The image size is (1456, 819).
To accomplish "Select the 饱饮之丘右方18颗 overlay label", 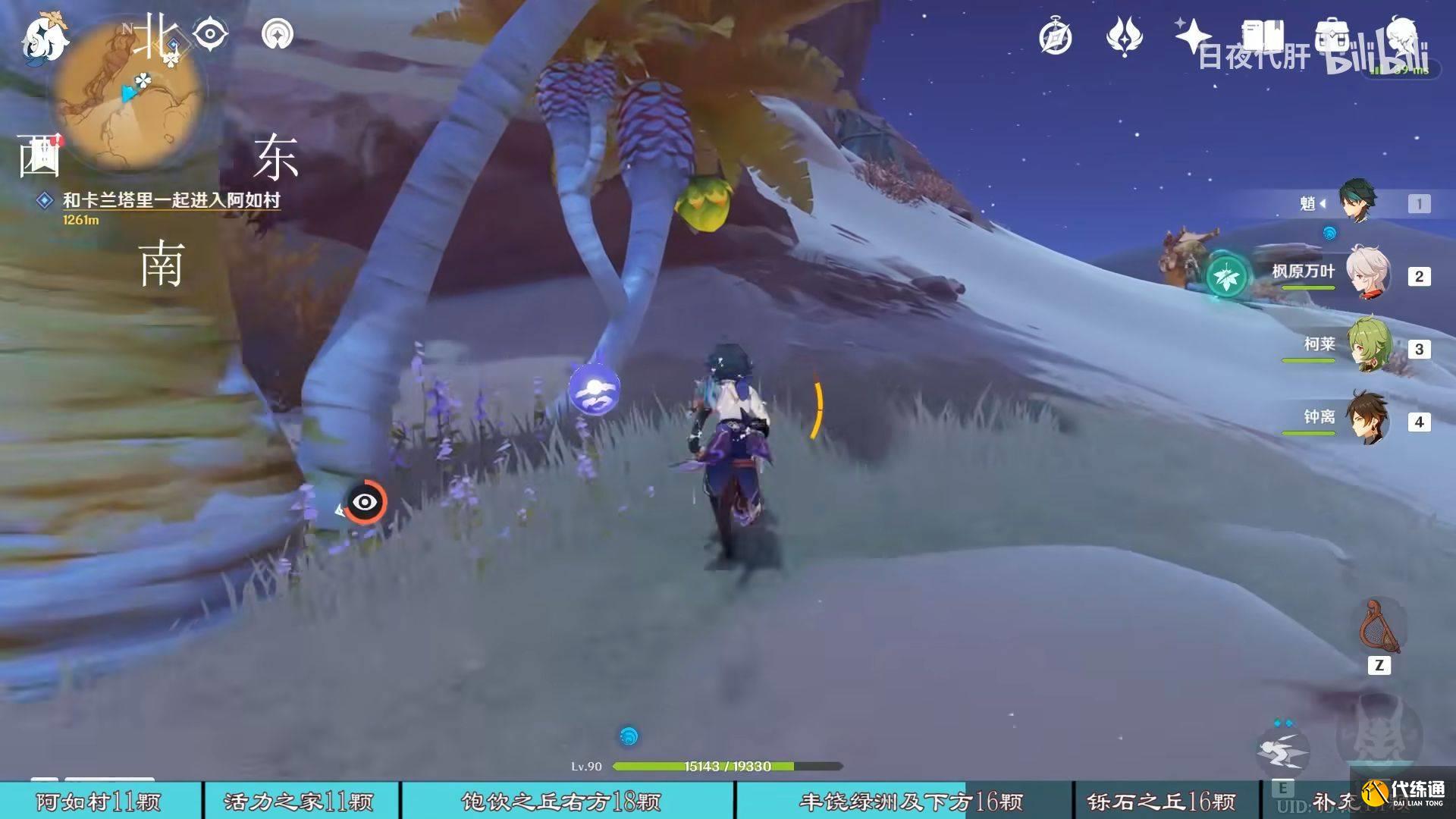I will pos(561,802).
